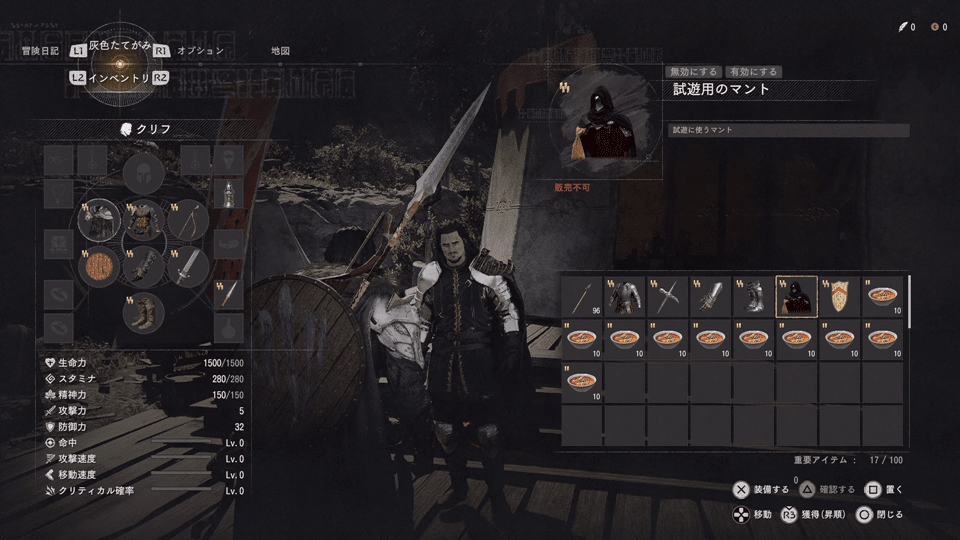Select the 有効にする filter button
The image size is (960, 540).
coord(753,72)
